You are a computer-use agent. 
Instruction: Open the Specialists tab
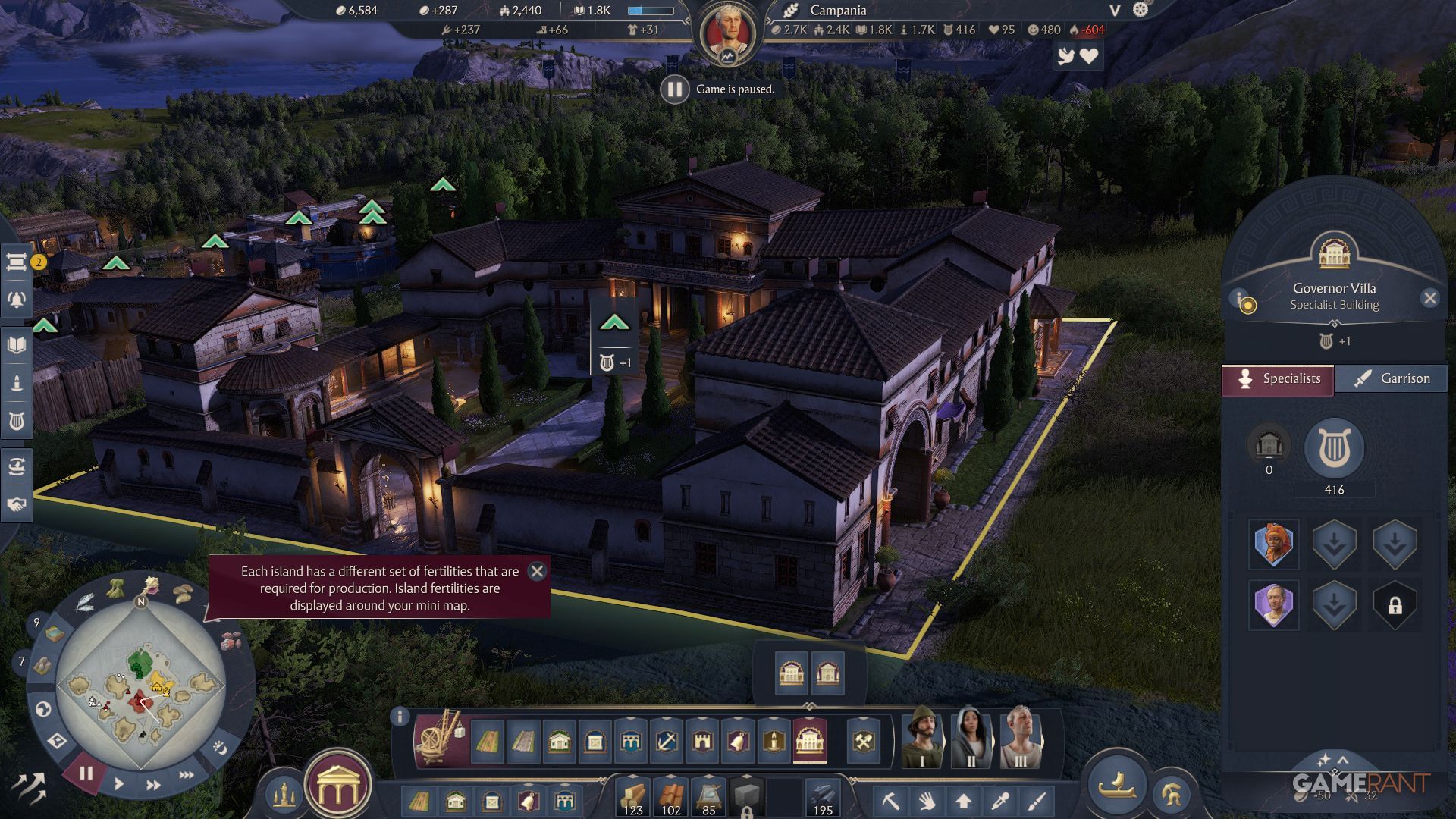point(1279,379)
